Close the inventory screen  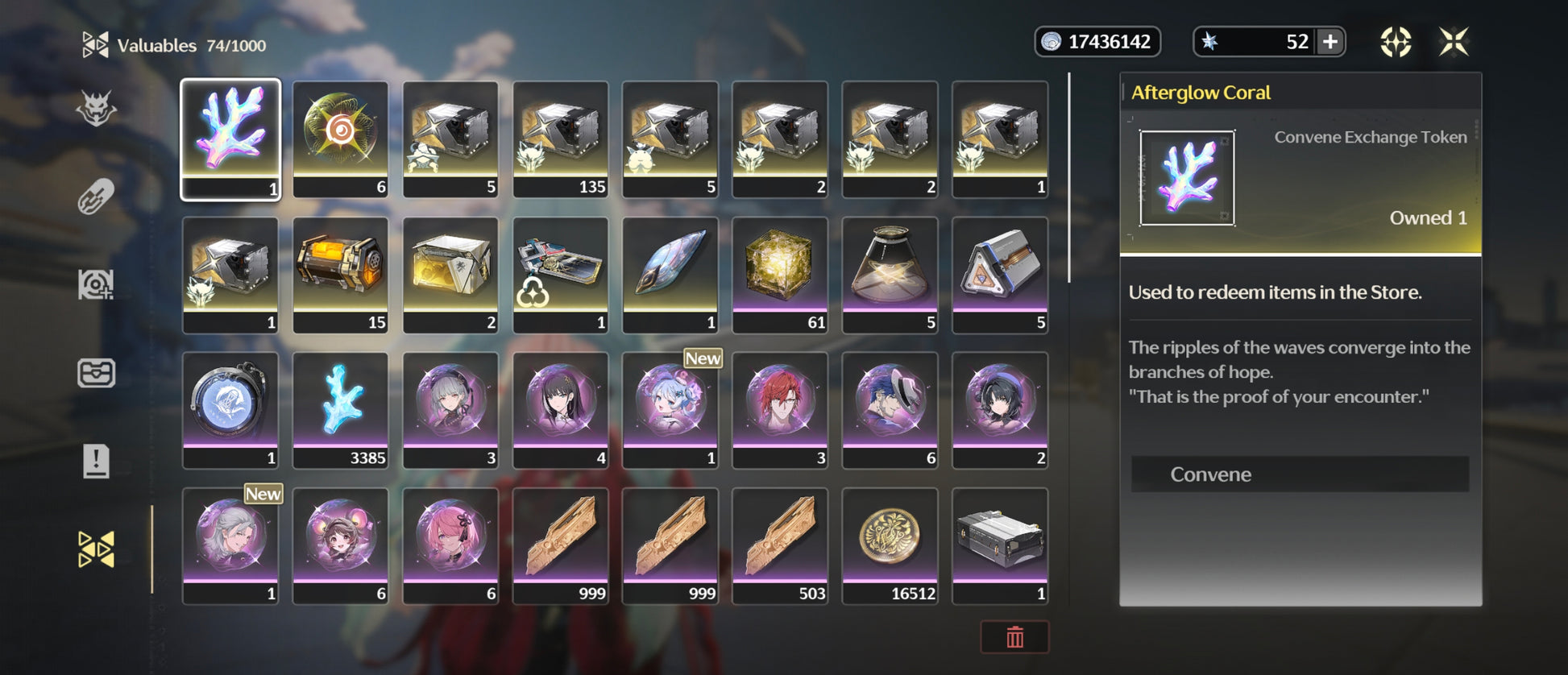coord(1454,42)
